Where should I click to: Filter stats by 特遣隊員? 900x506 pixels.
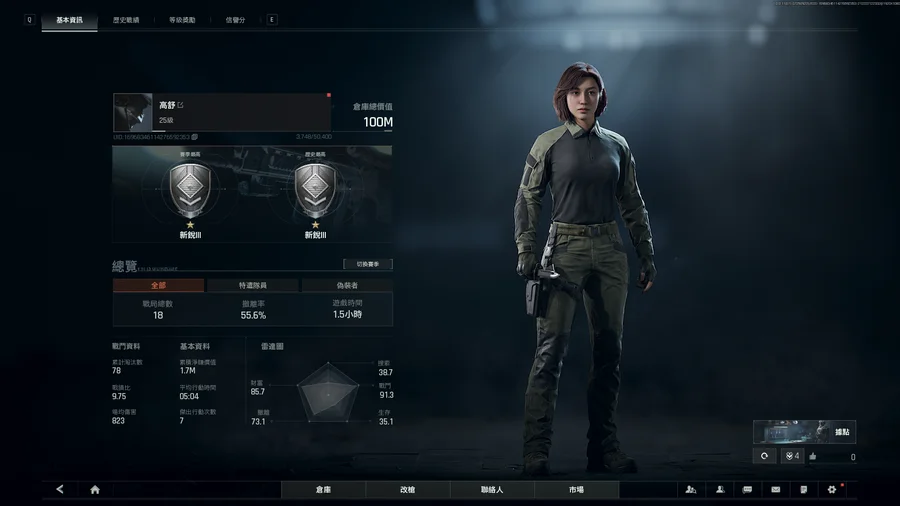click(252, 286)
